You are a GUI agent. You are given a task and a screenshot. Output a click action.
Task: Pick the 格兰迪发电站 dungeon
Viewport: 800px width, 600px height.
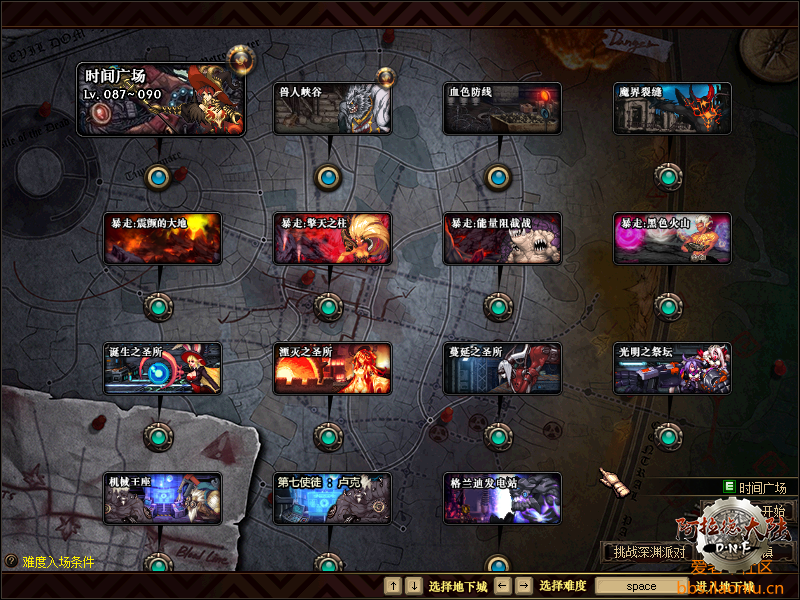pos(503,498)
